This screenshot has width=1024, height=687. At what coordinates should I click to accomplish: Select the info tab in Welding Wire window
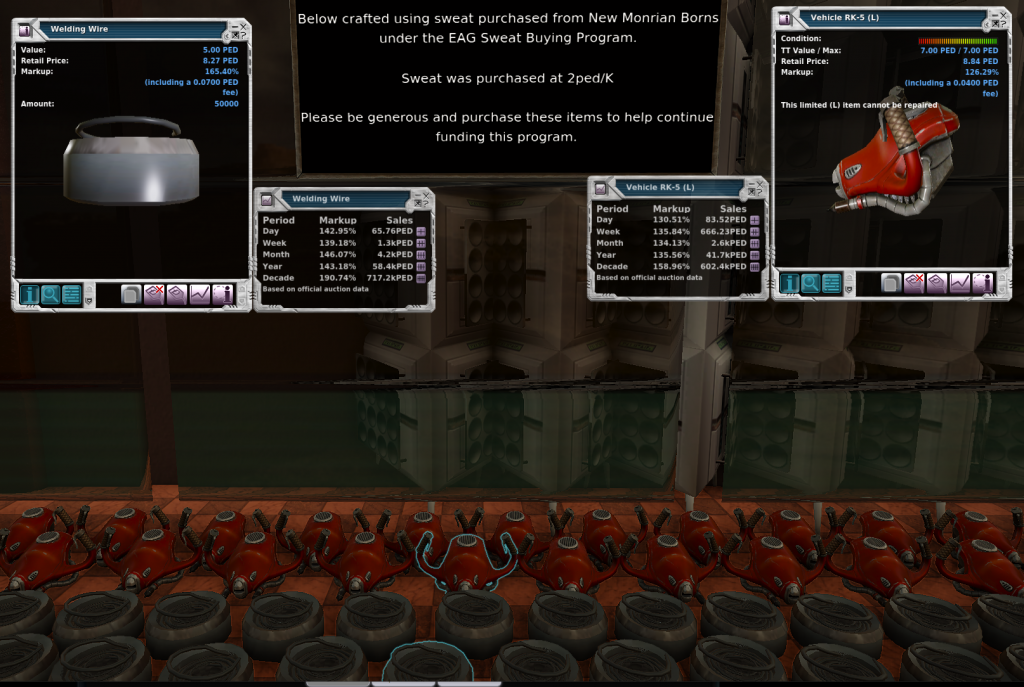29,294
